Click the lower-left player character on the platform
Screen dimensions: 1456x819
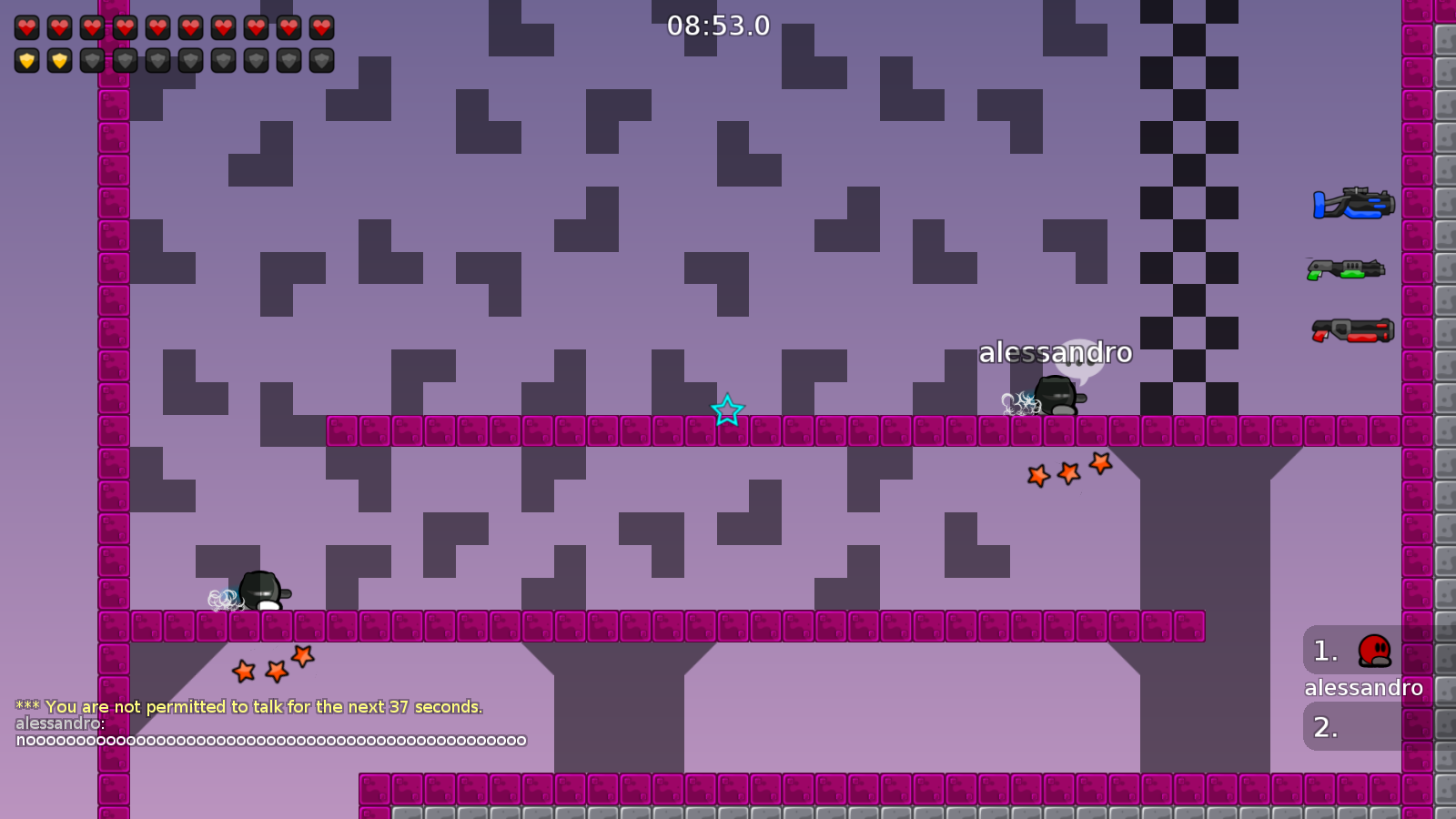pyautogui.click(x=262, y=590)
